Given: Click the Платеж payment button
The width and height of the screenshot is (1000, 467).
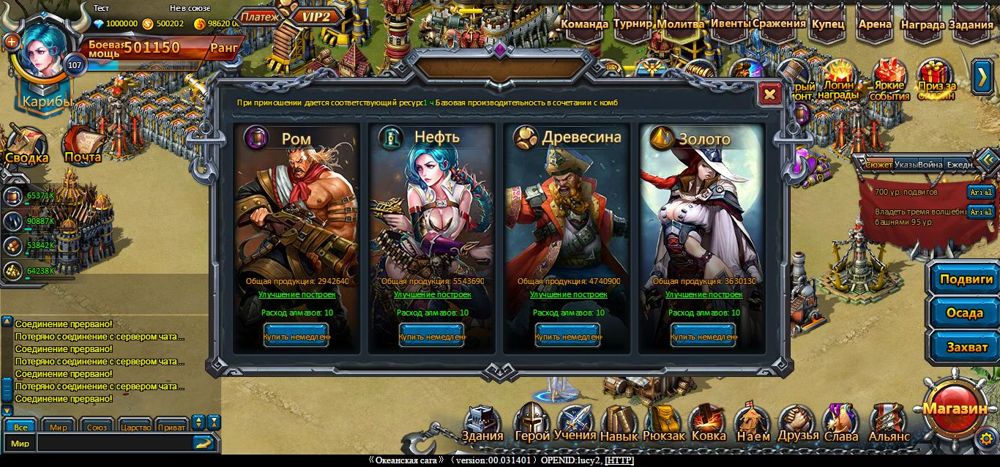Looking at the screenshot, I should (261, 17).
